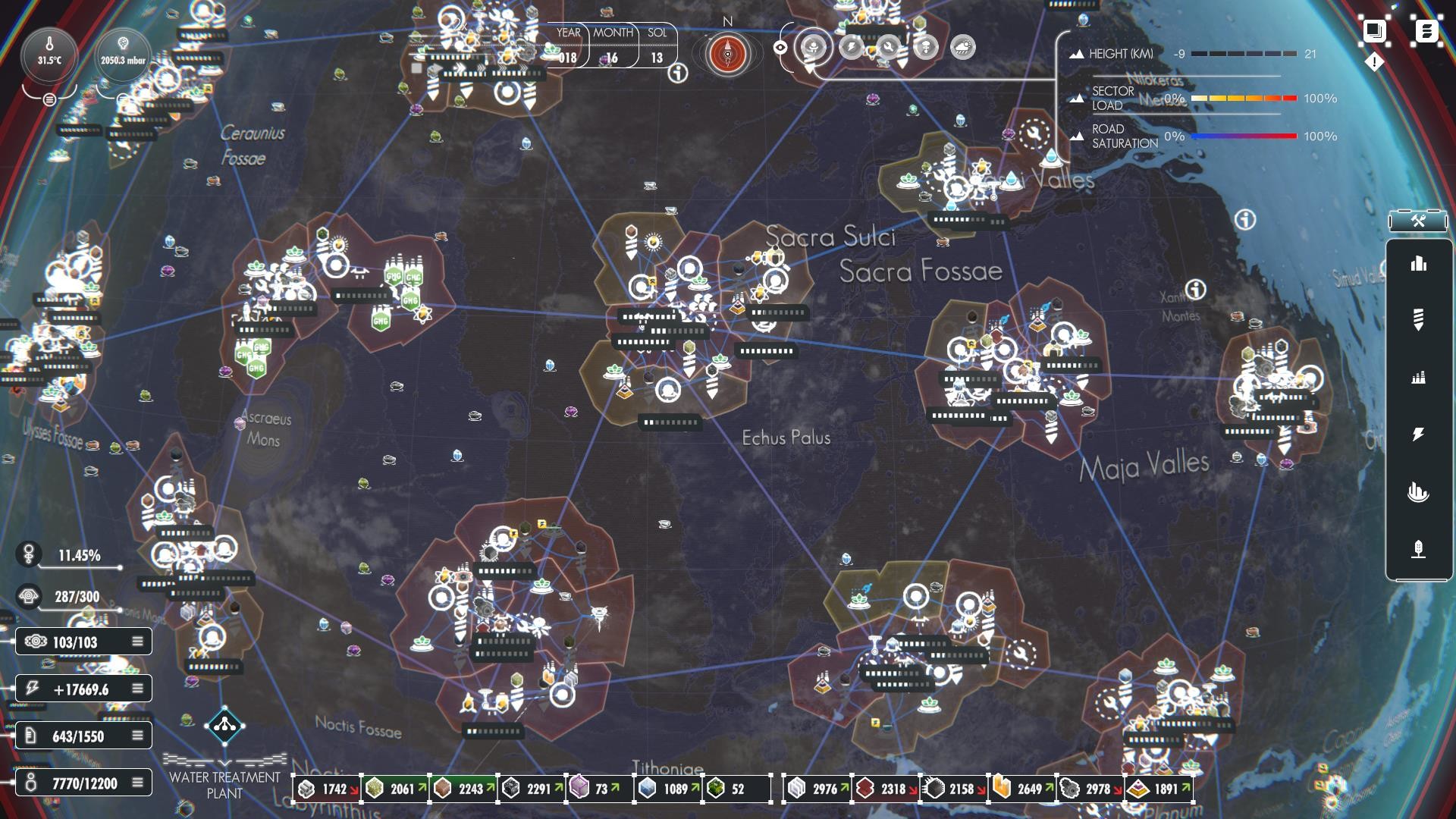Click the warning exclamation alert top right

1374,62
